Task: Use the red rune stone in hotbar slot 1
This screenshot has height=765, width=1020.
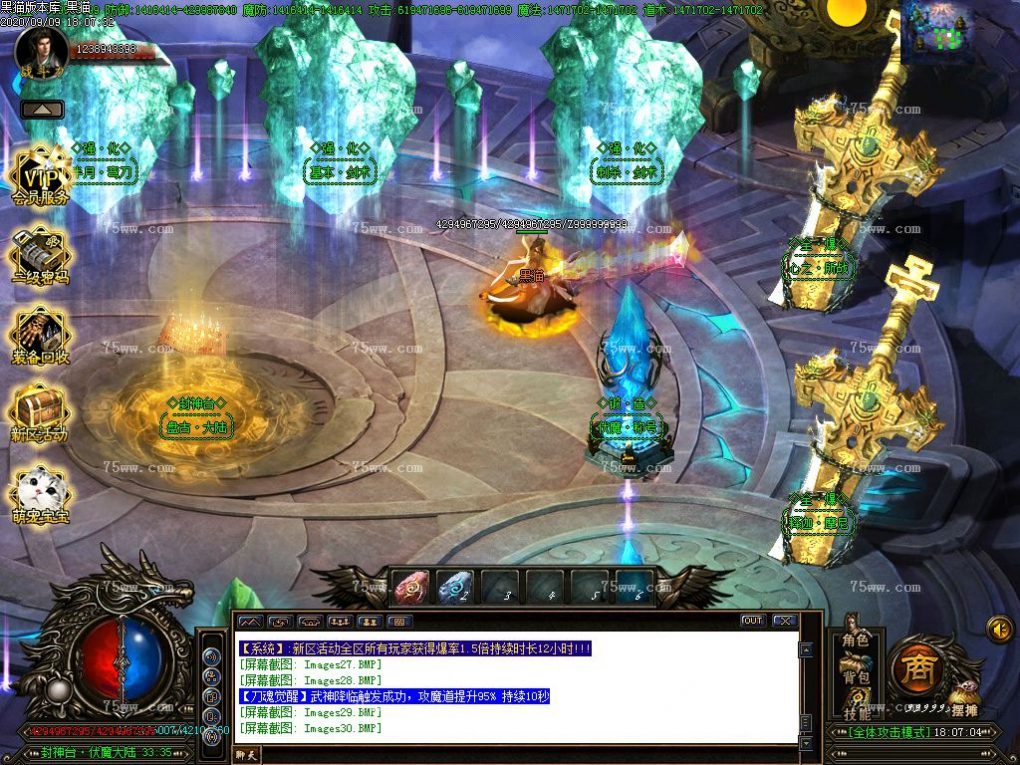Action: 410,587
